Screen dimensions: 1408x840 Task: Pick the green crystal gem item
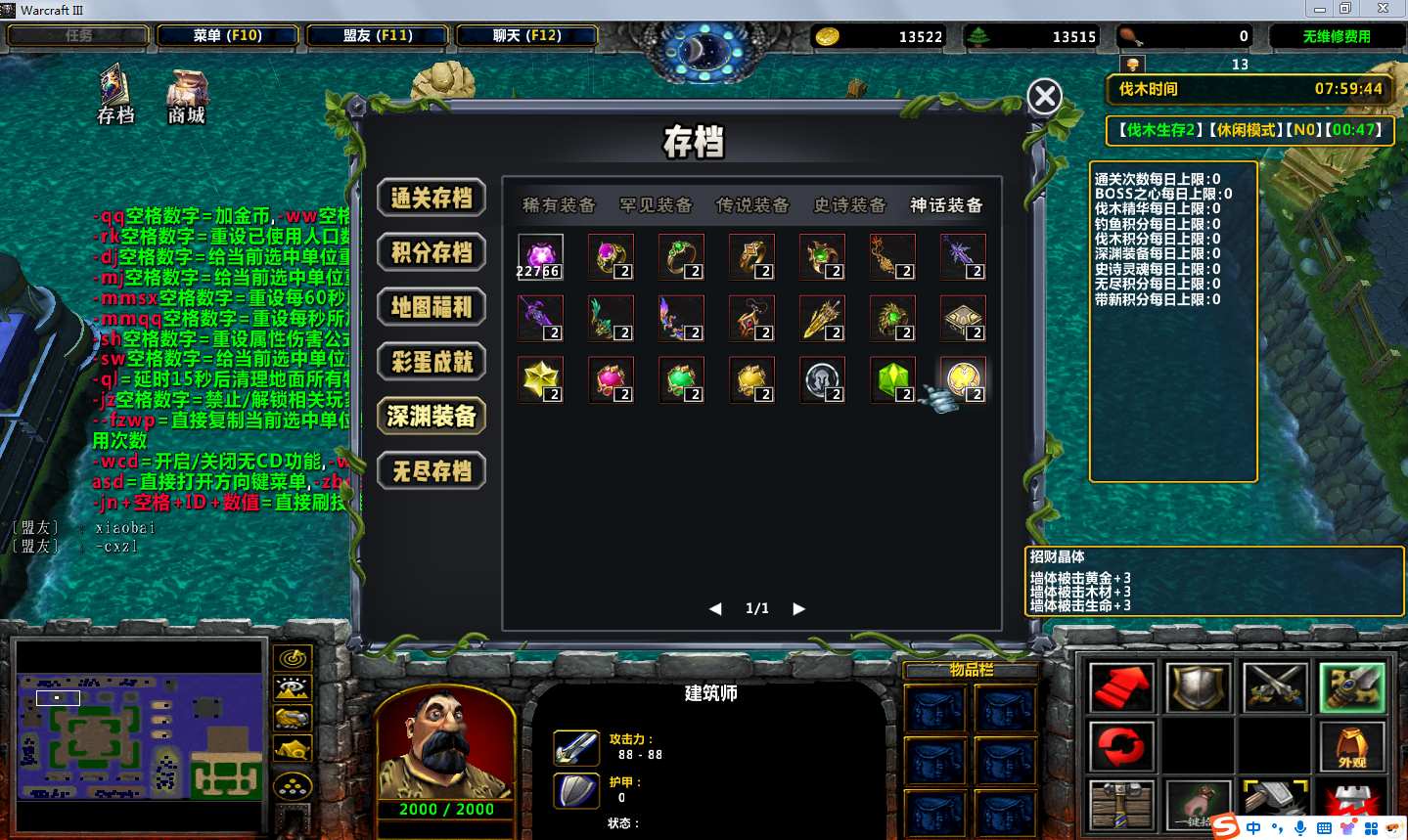point(891,380)
